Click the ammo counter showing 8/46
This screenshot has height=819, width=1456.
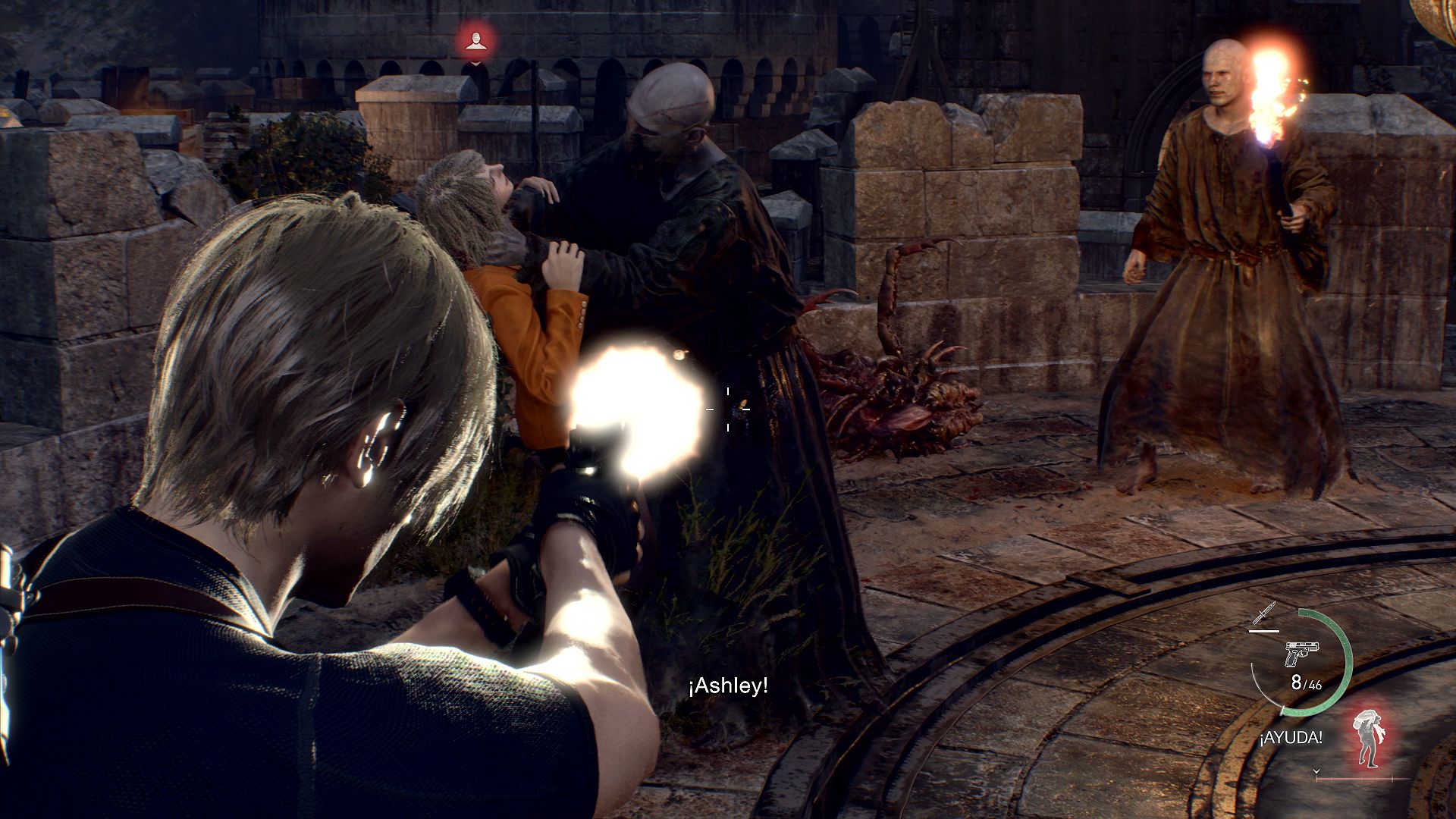click(x=1307, y=682)
